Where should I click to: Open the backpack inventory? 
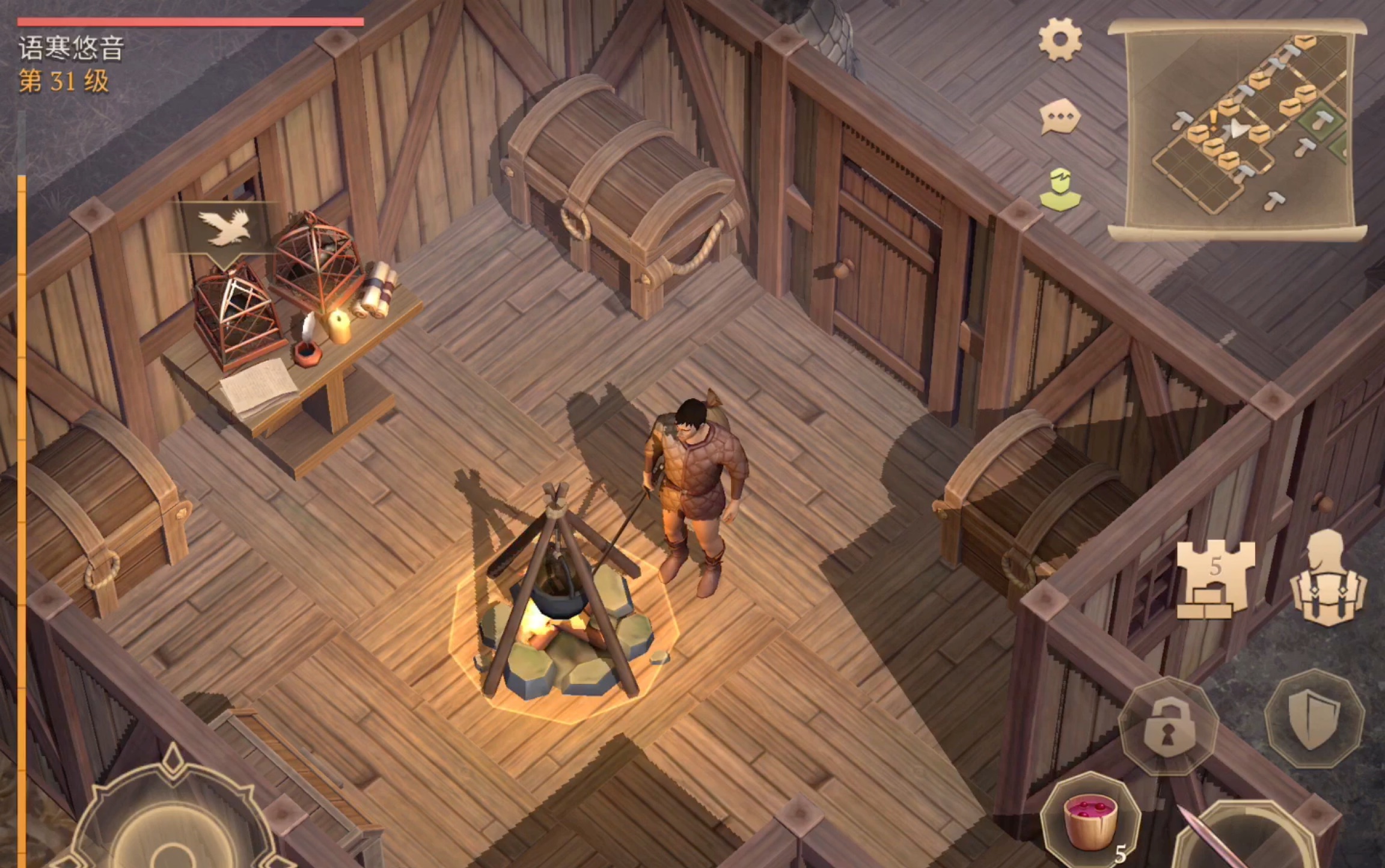click(x=1328, y=578)
